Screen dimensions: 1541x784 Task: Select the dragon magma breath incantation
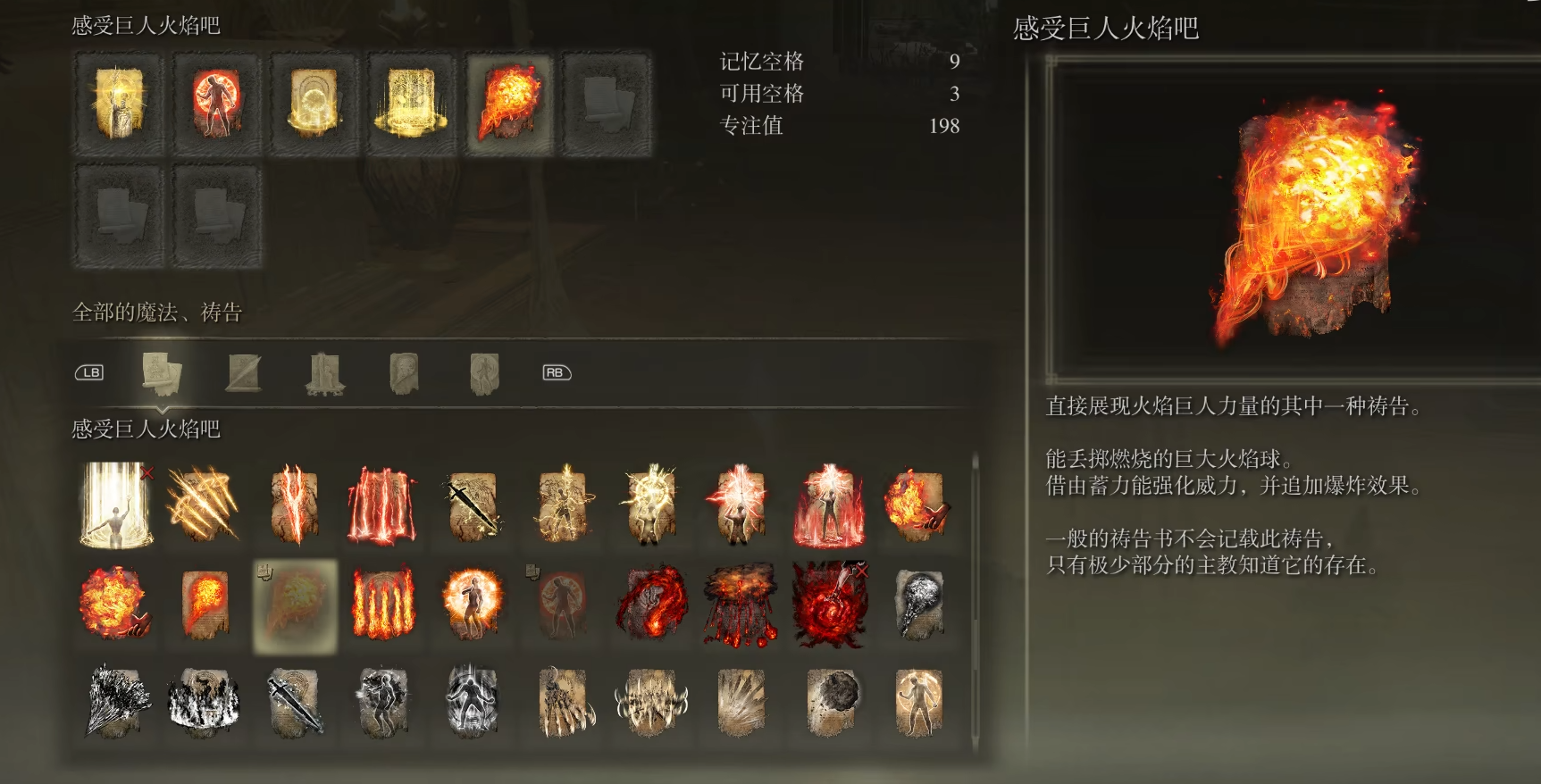tap(651, 603)
